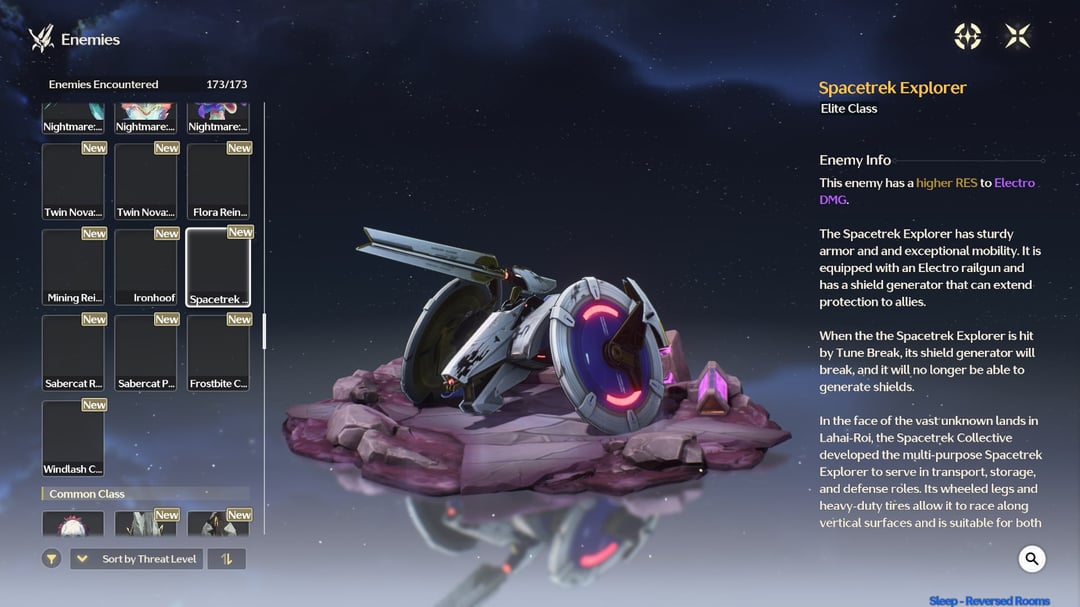Open the Ironhoof enemy entry
The image size is (1080, 607).
pyautogui.click(x=146, y=267)
